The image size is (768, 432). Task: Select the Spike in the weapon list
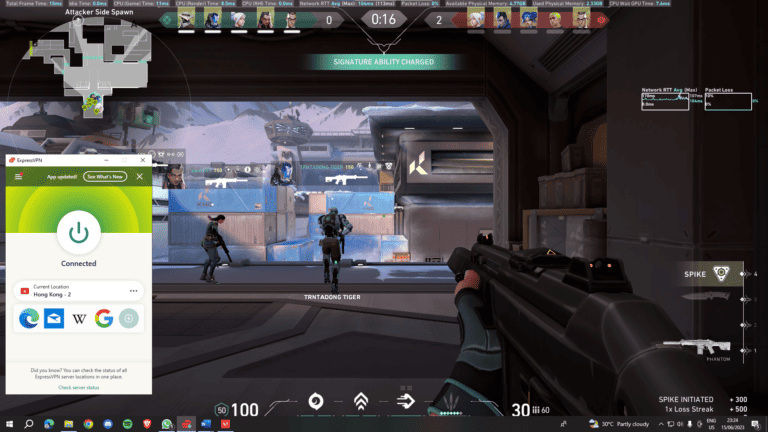click(712, 273)
